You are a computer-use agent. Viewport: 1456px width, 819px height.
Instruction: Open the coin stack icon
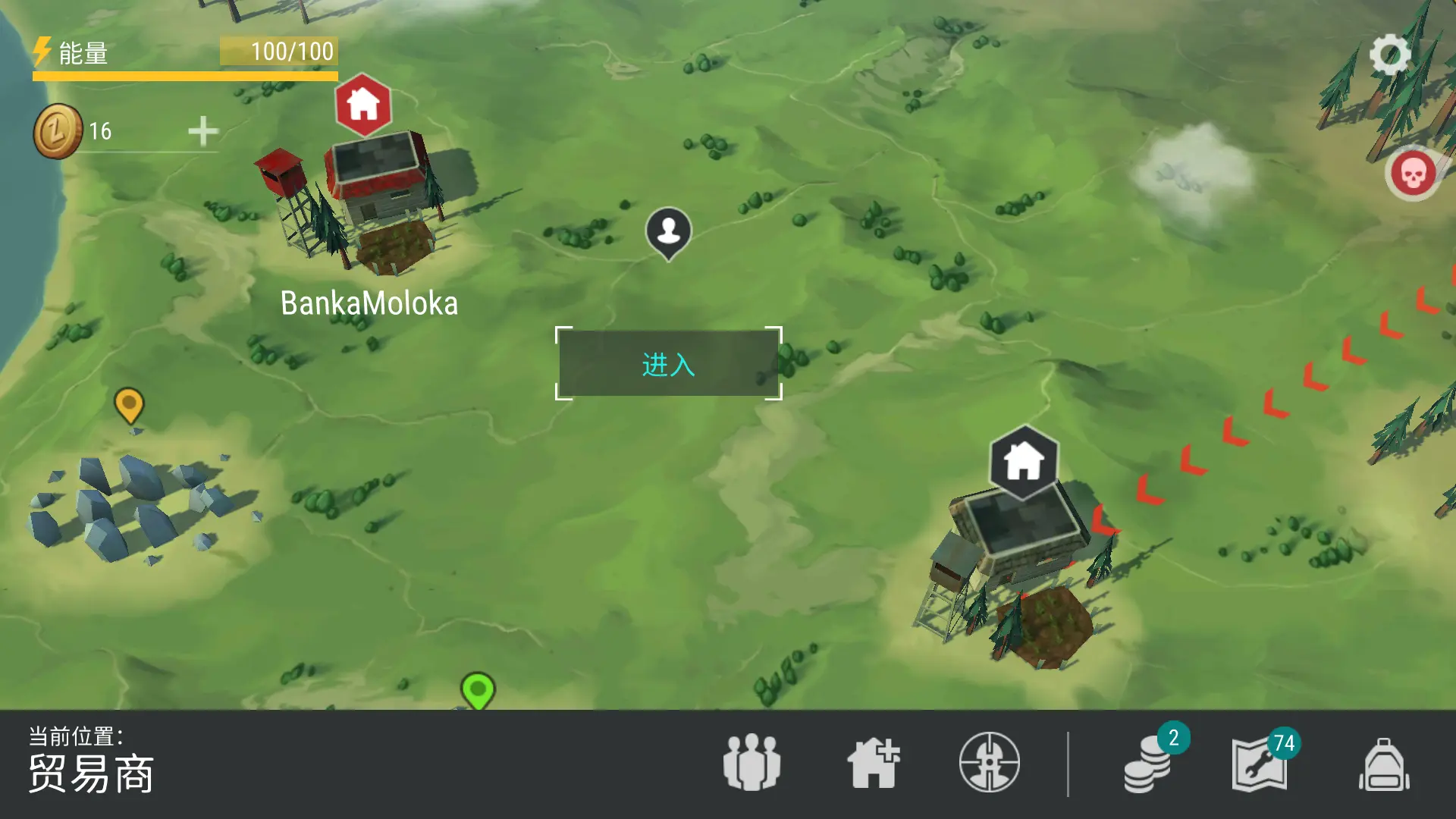(1148, 766)
